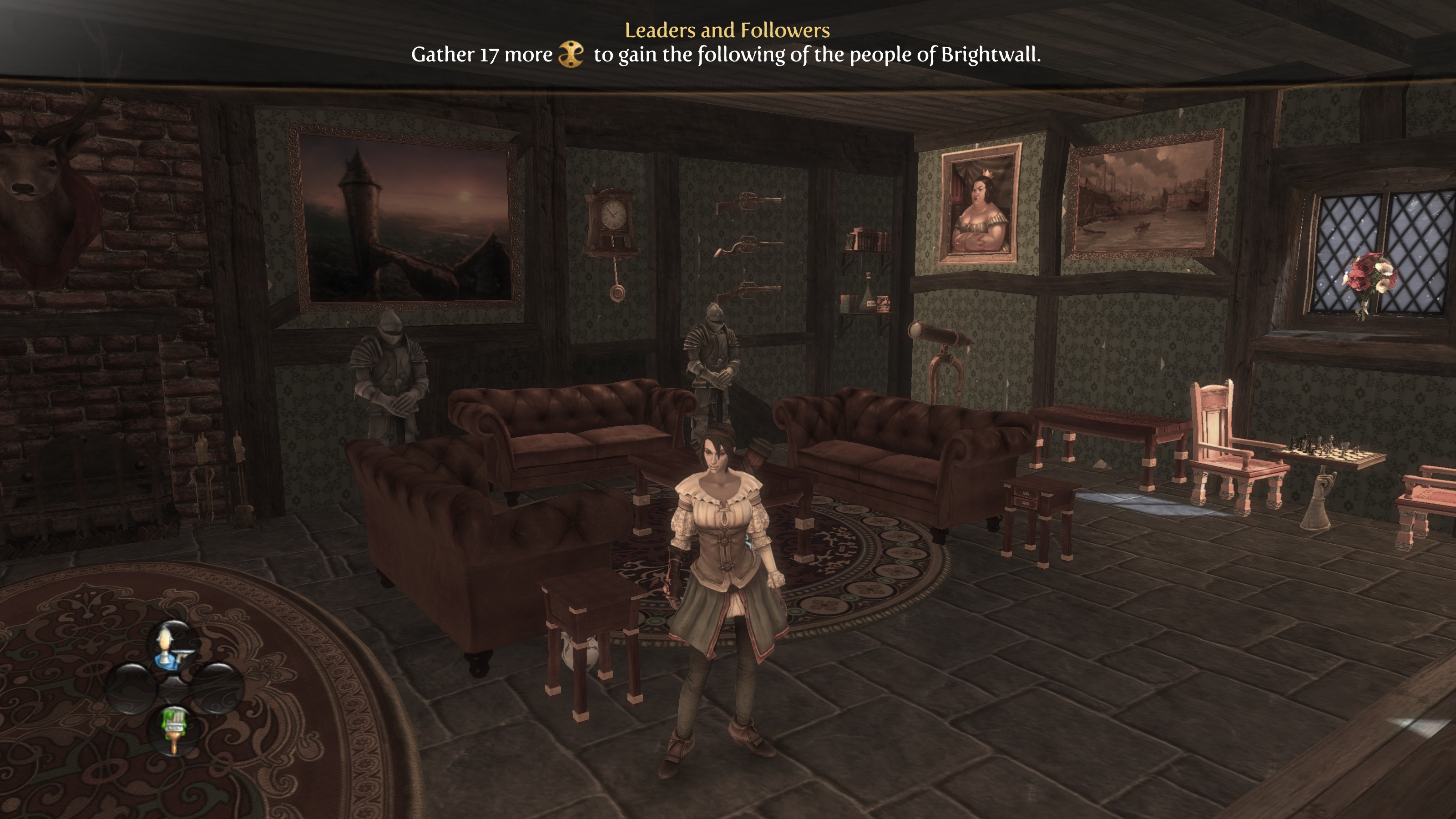The image size is (1456, 819).
Task: Click the quest title Leaders and Followers
Action: pyautogui.click(x=728, y=31)
